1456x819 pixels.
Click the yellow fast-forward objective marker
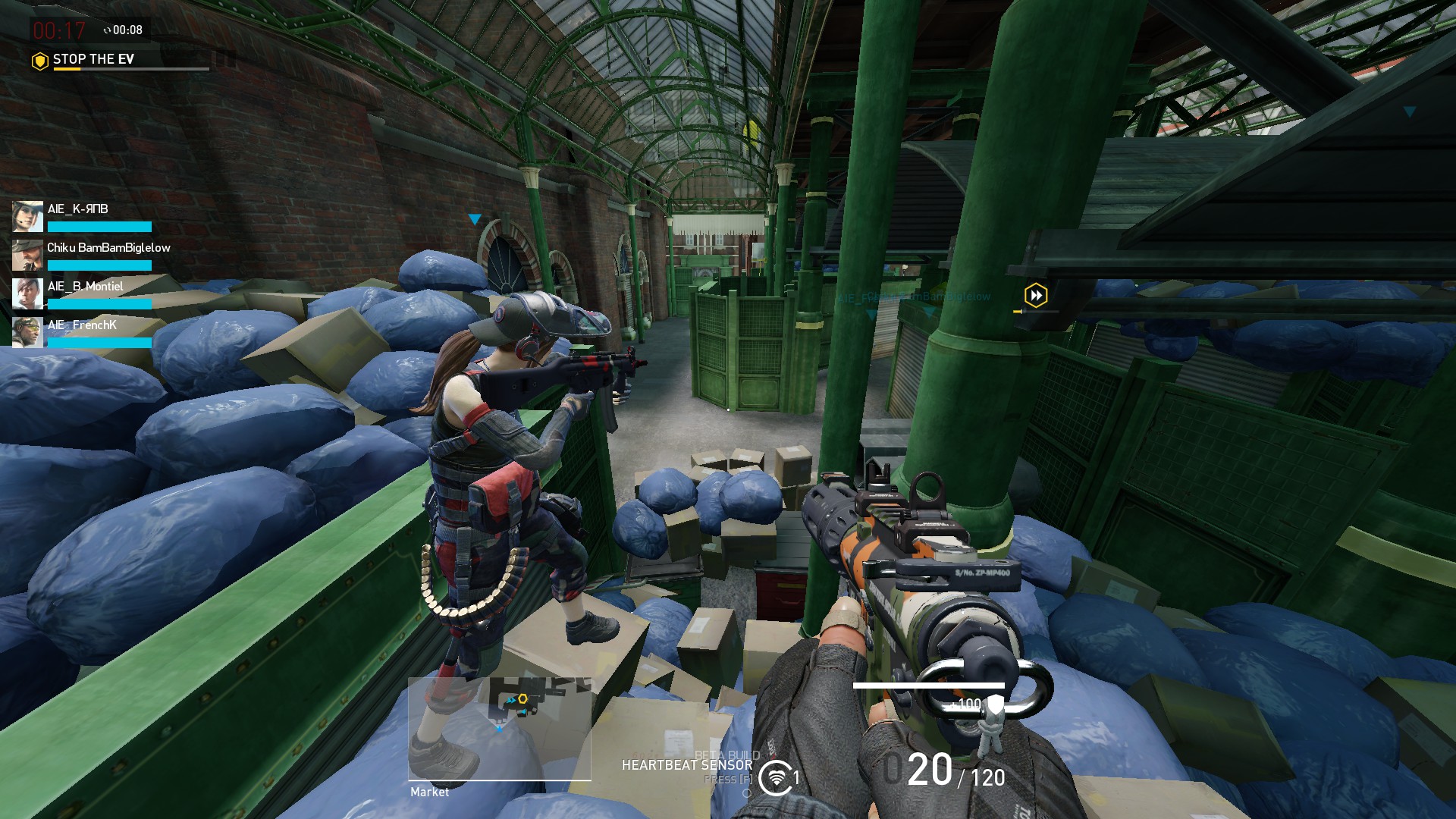tap(1036, 295)
